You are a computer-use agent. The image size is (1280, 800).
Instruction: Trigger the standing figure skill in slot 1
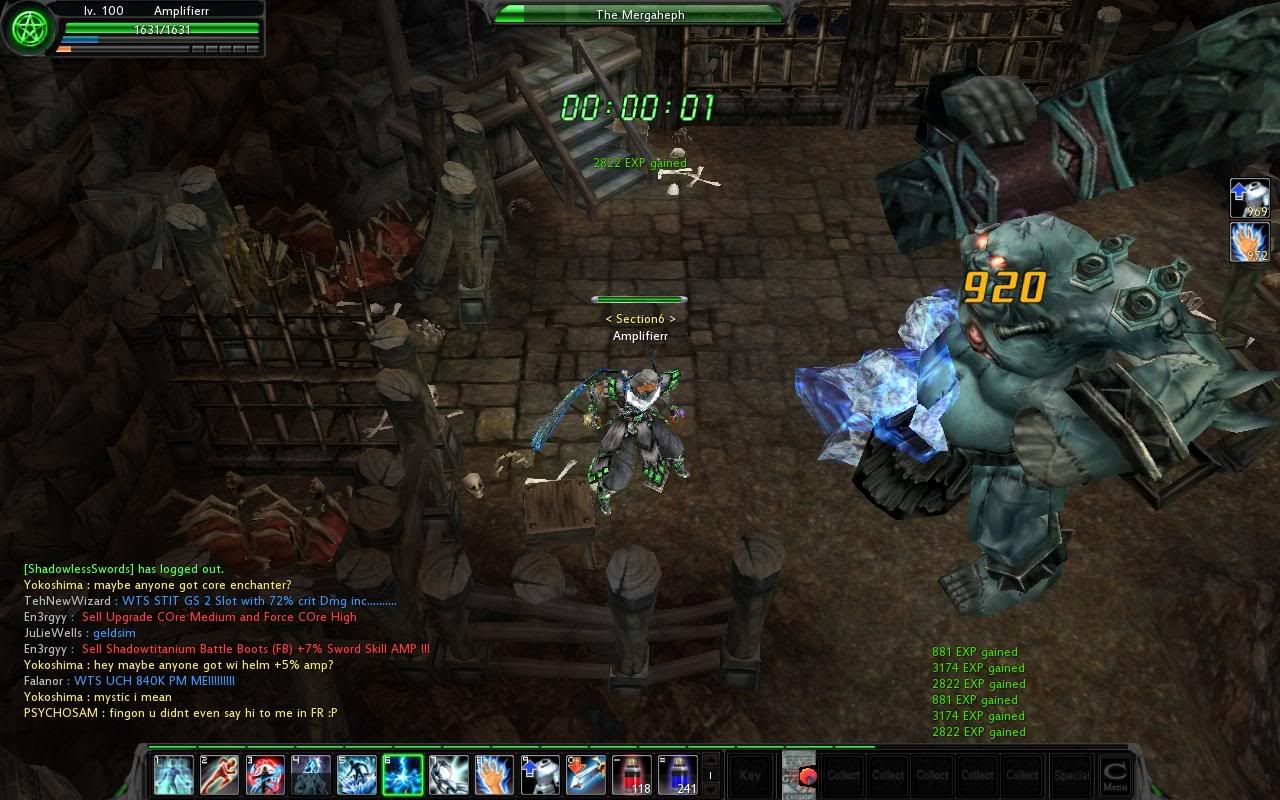(173, 775)
